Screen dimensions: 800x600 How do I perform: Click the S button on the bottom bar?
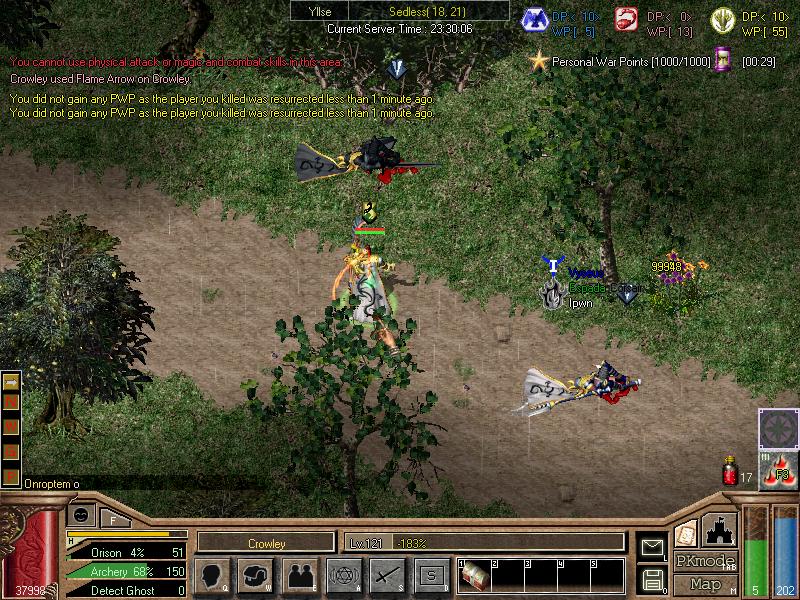click(431, 575)
